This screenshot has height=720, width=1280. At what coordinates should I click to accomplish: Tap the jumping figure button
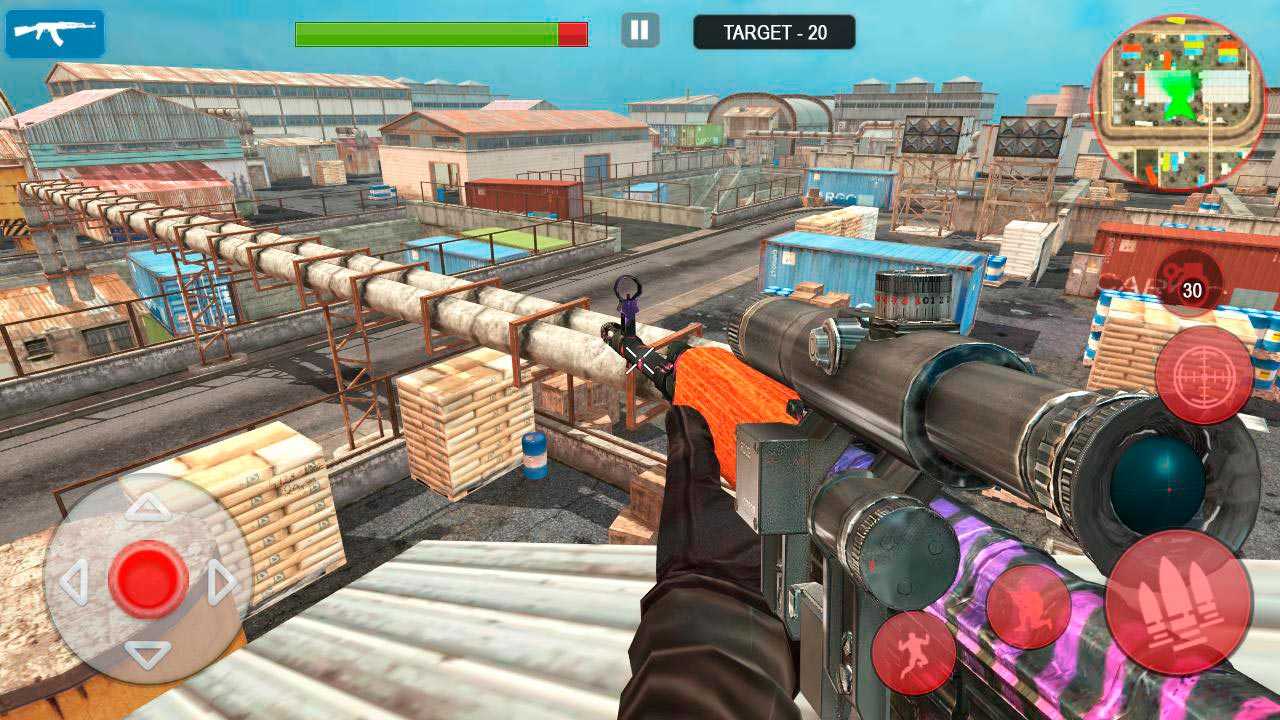[913, 651]
